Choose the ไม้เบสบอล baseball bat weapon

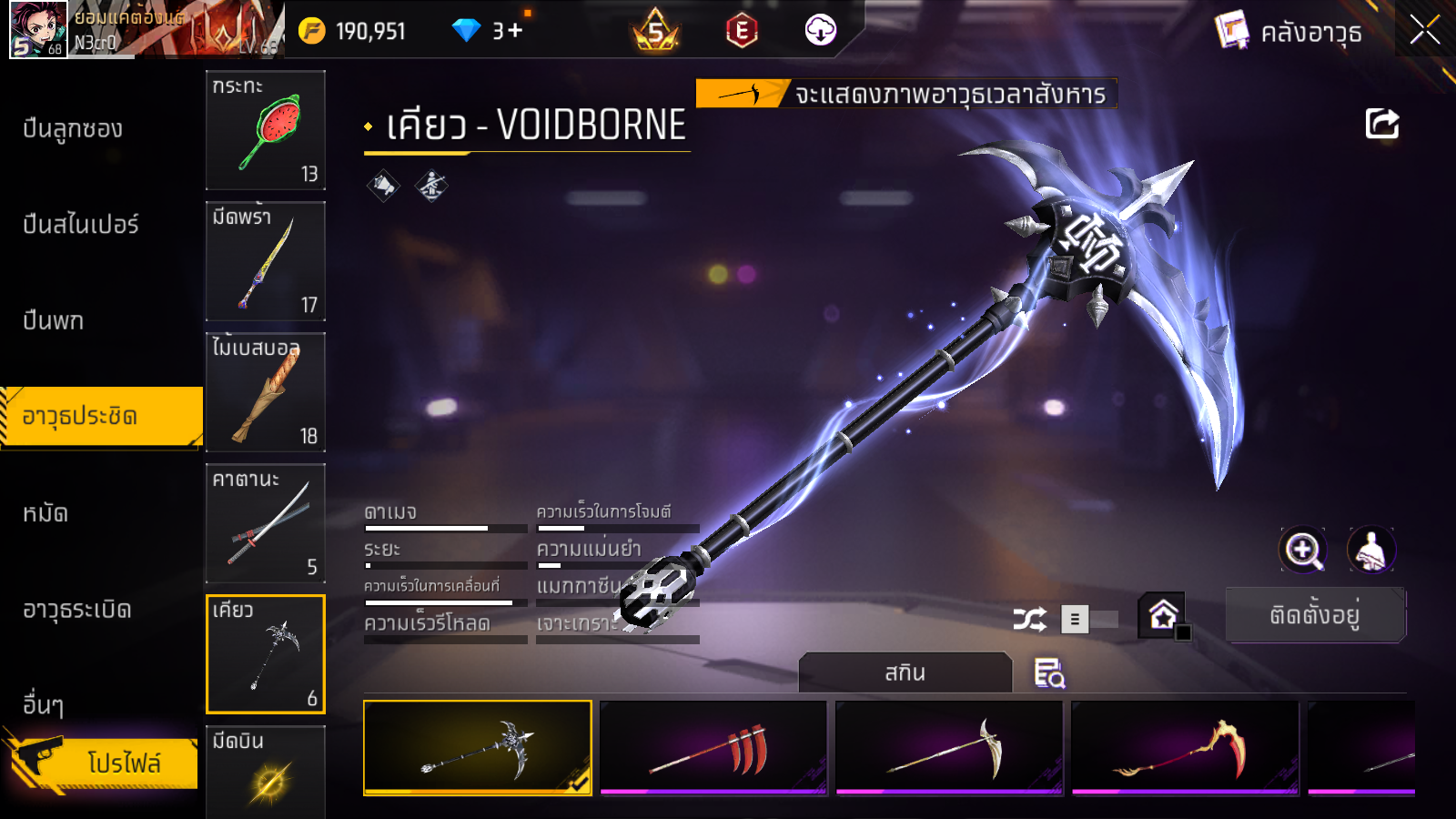[x=266, y=392]
